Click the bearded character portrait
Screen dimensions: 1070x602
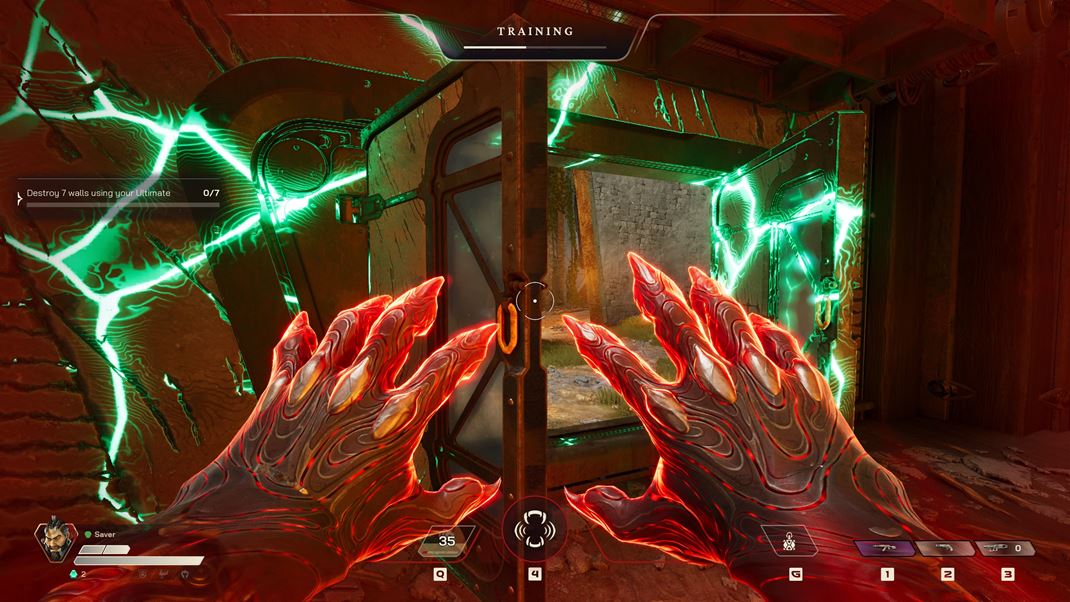55,541
